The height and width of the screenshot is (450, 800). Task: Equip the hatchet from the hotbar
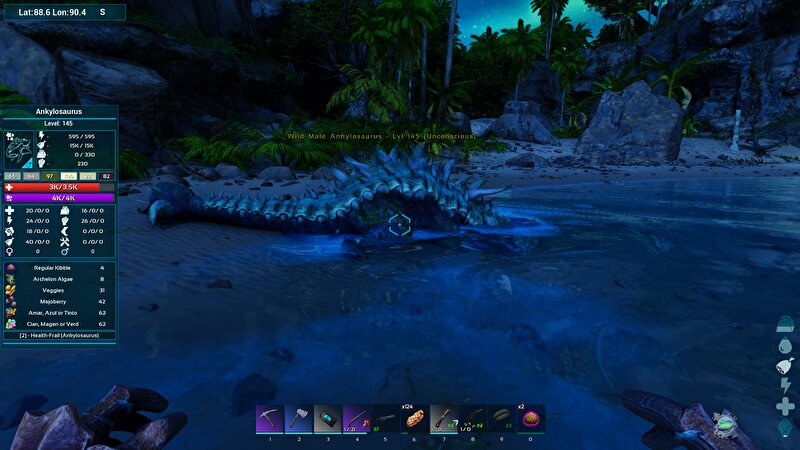(x=299, y=418)
